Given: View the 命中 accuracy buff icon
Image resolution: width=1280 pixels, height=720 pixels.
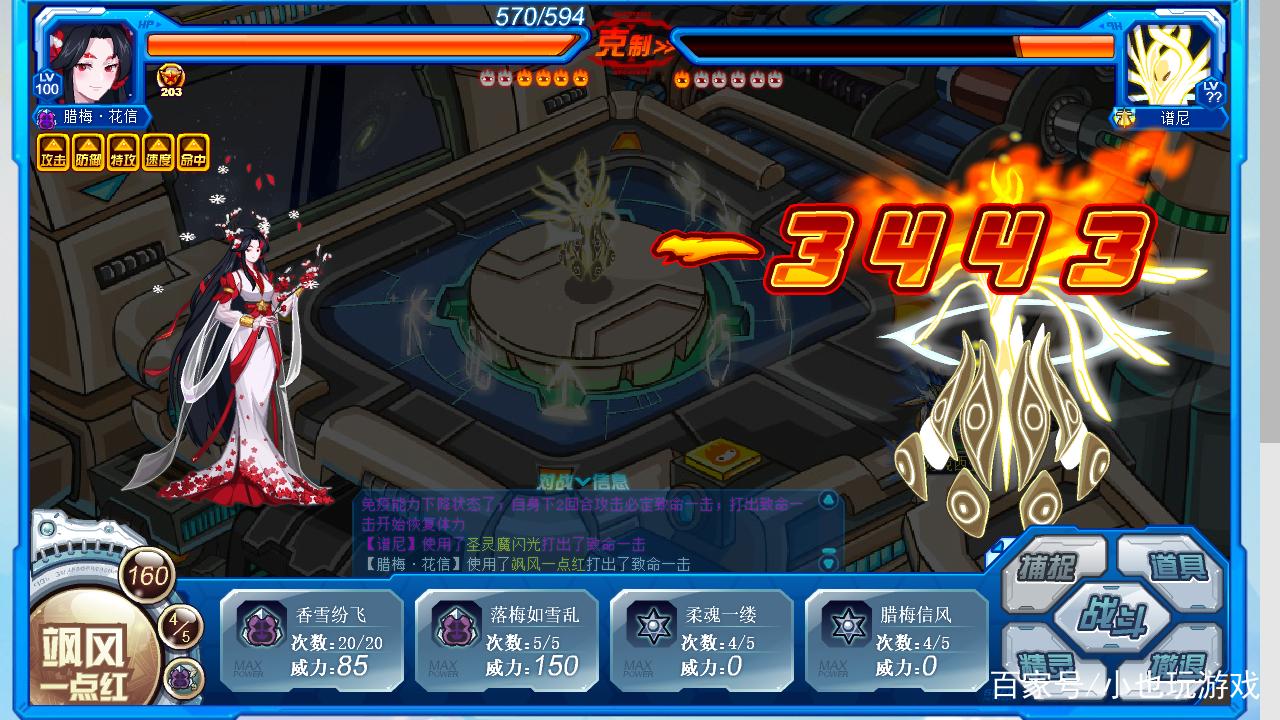Looking at the screenshot, I should coord(193,153).
